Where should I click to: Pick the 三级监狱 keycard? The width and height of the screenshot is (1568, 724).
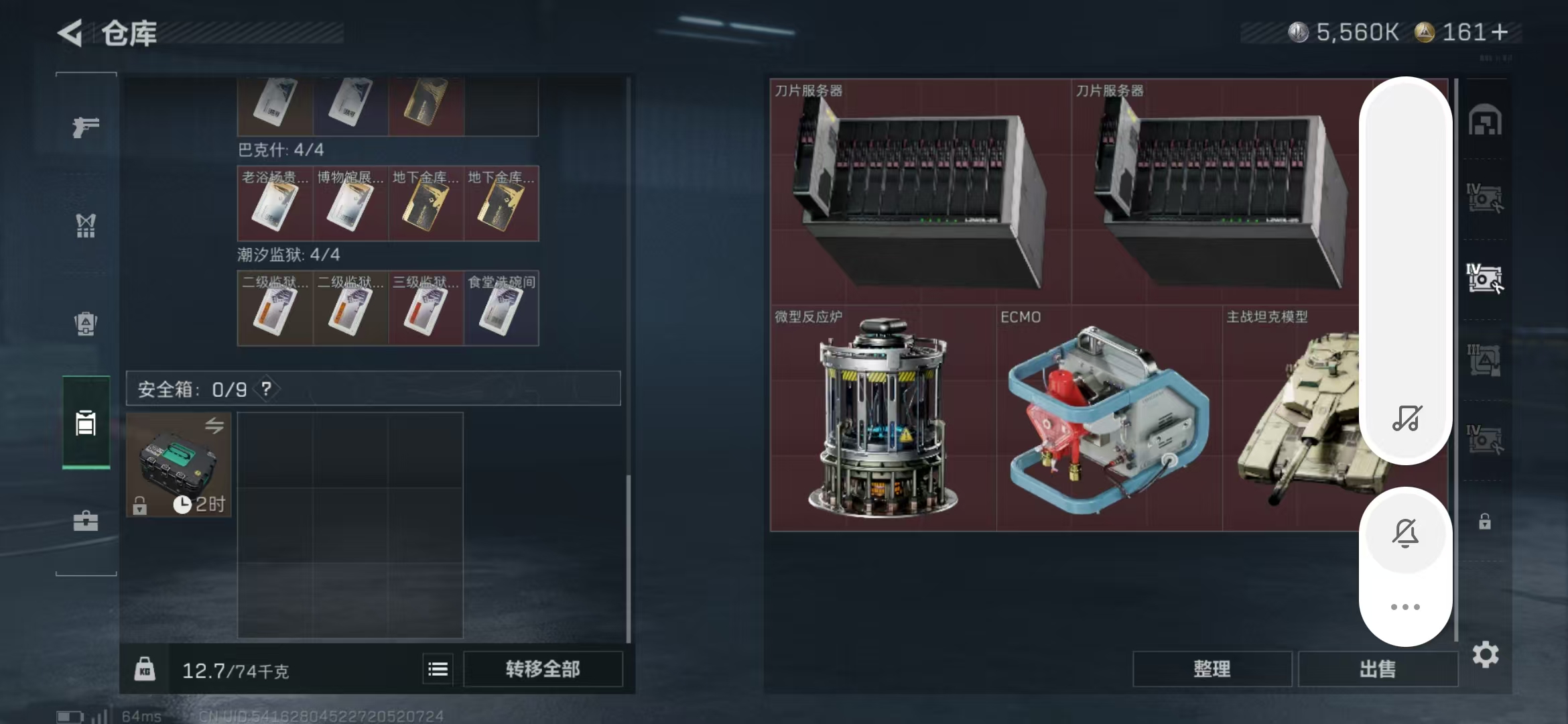pyautogui.click(x=426, y=308)
